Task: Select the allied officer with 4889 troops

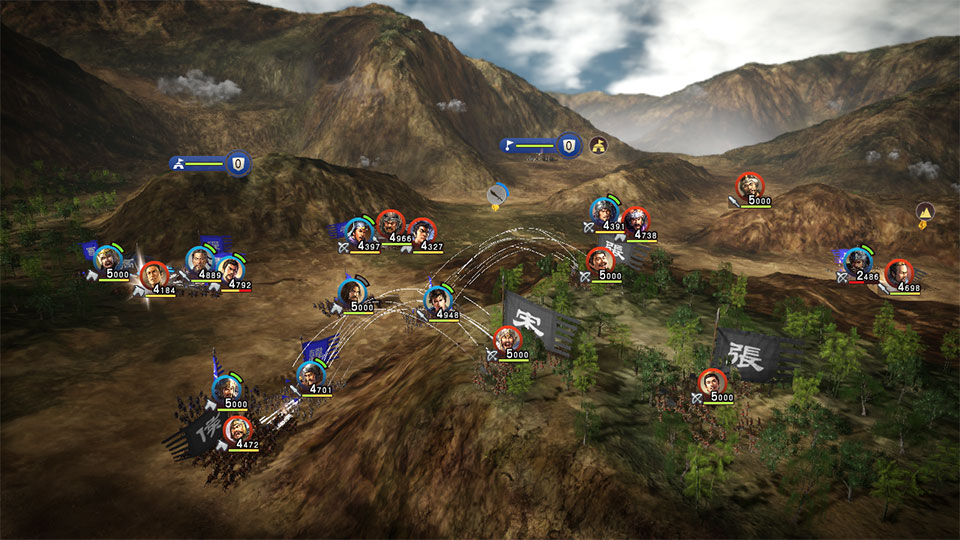Action: tap(200, 261)
